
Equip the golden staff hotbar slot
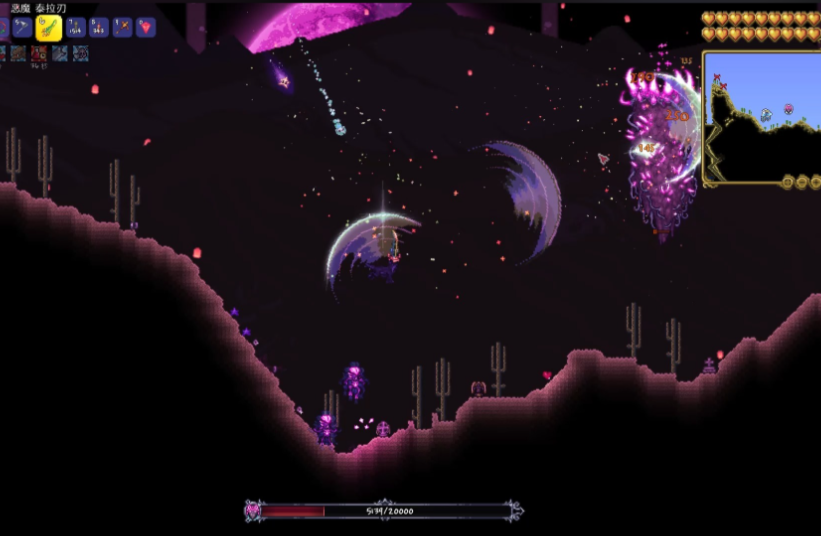(122, 28)
